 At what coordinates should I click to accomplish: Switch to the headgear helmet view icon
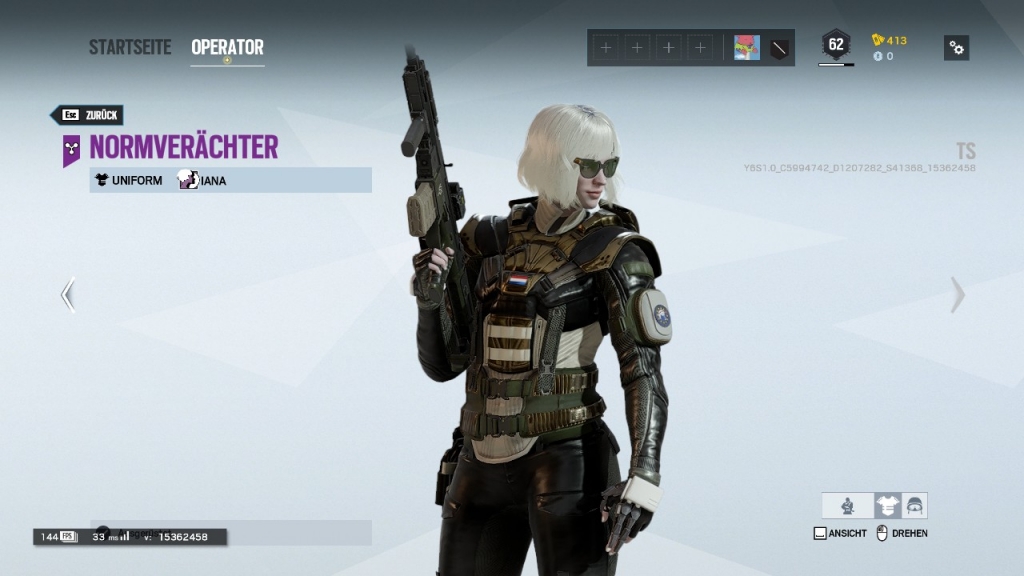coord(914,505)
